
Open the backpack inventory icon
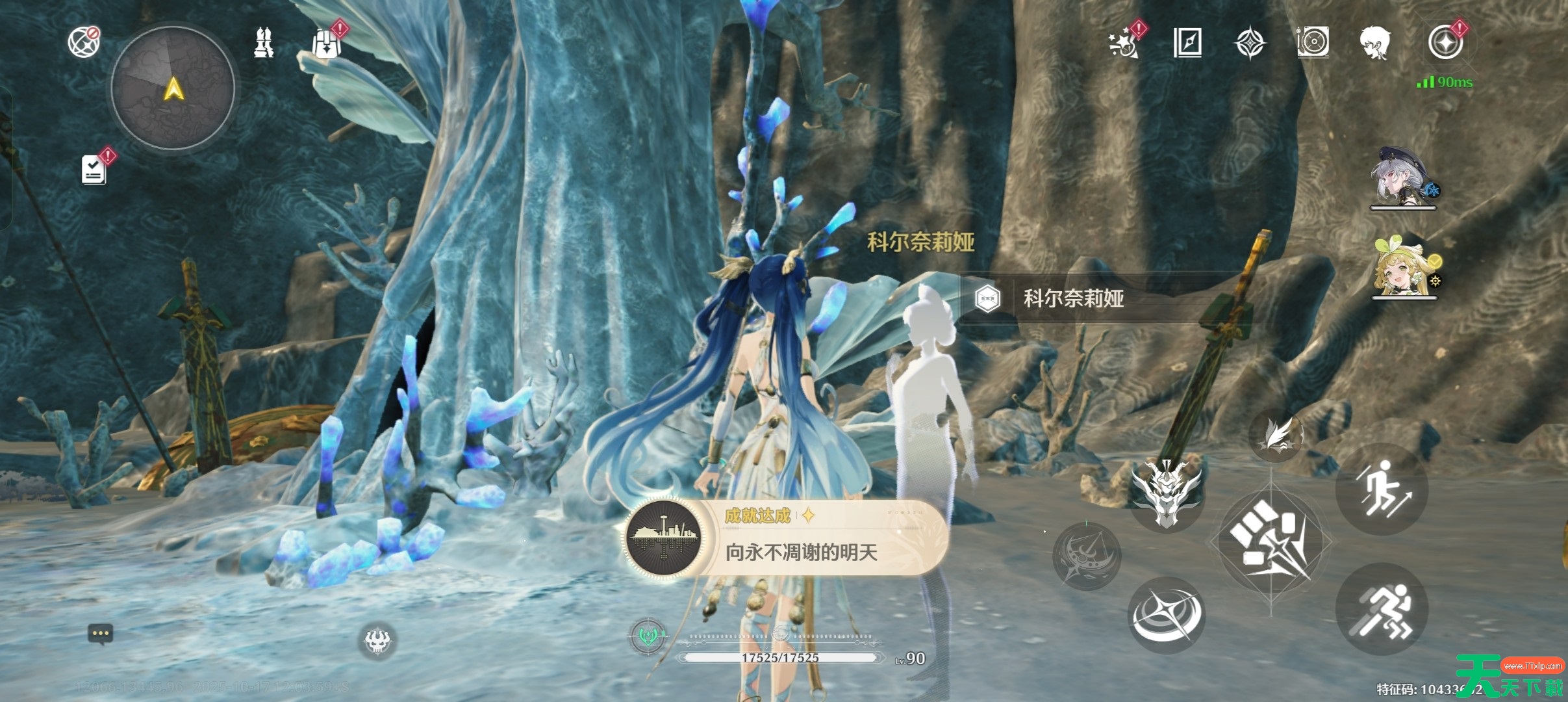click(325, 44)
